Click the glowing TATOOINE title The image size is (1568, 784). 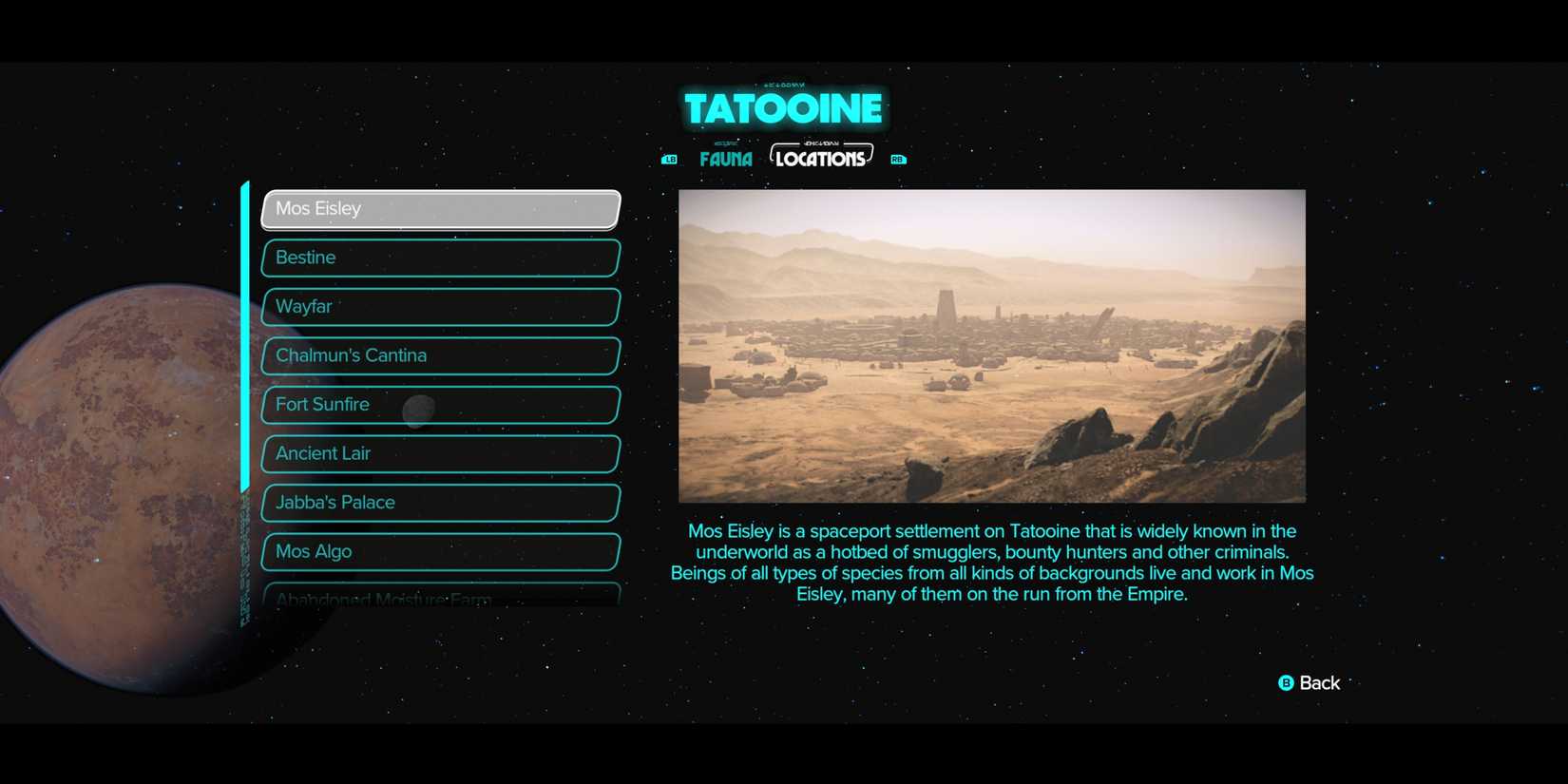pyautogui.click(x=783, y=107)
